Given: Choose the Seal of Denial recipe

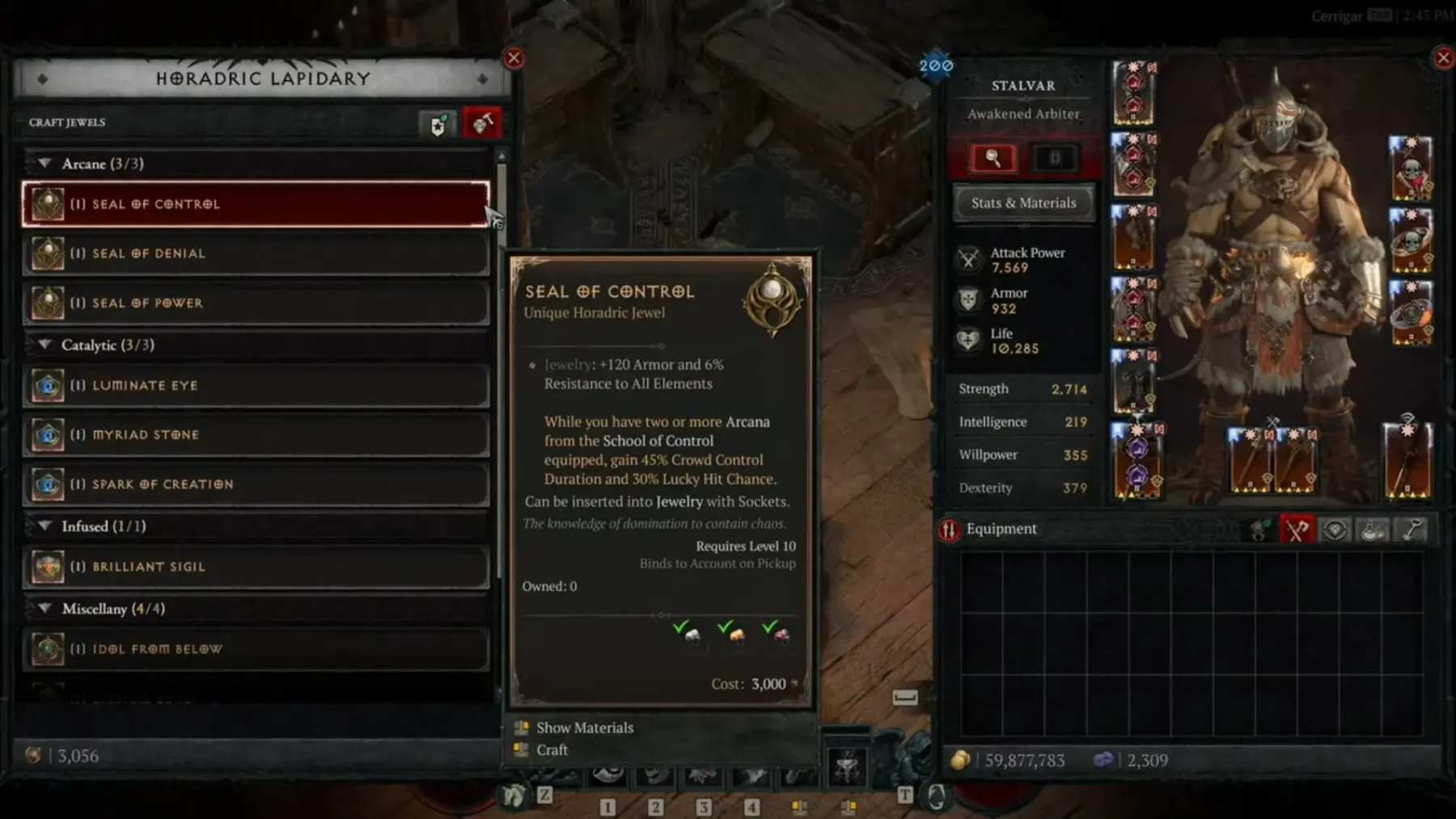Looking at the screenshot, I should (256, 254).
